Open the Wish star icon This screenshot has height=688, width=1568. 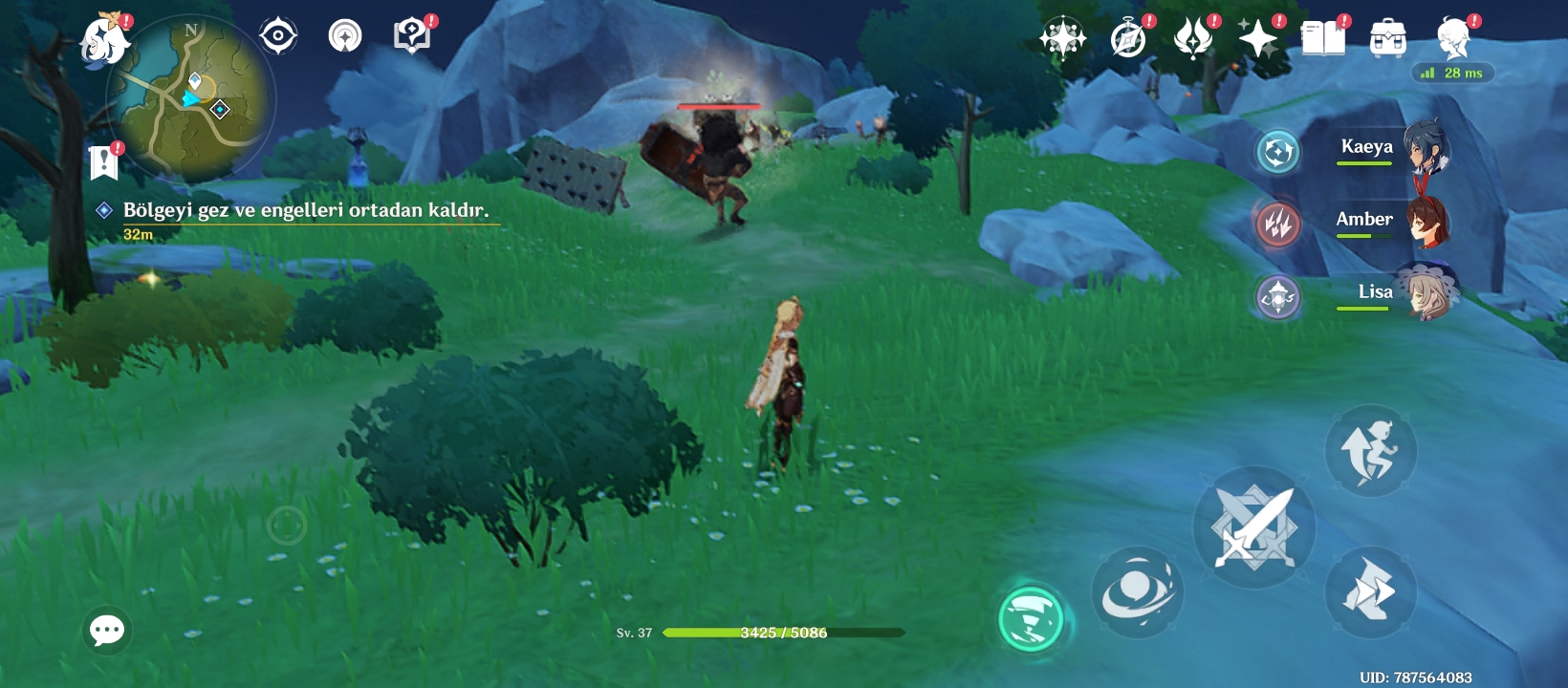click(x=1258, y=38)
